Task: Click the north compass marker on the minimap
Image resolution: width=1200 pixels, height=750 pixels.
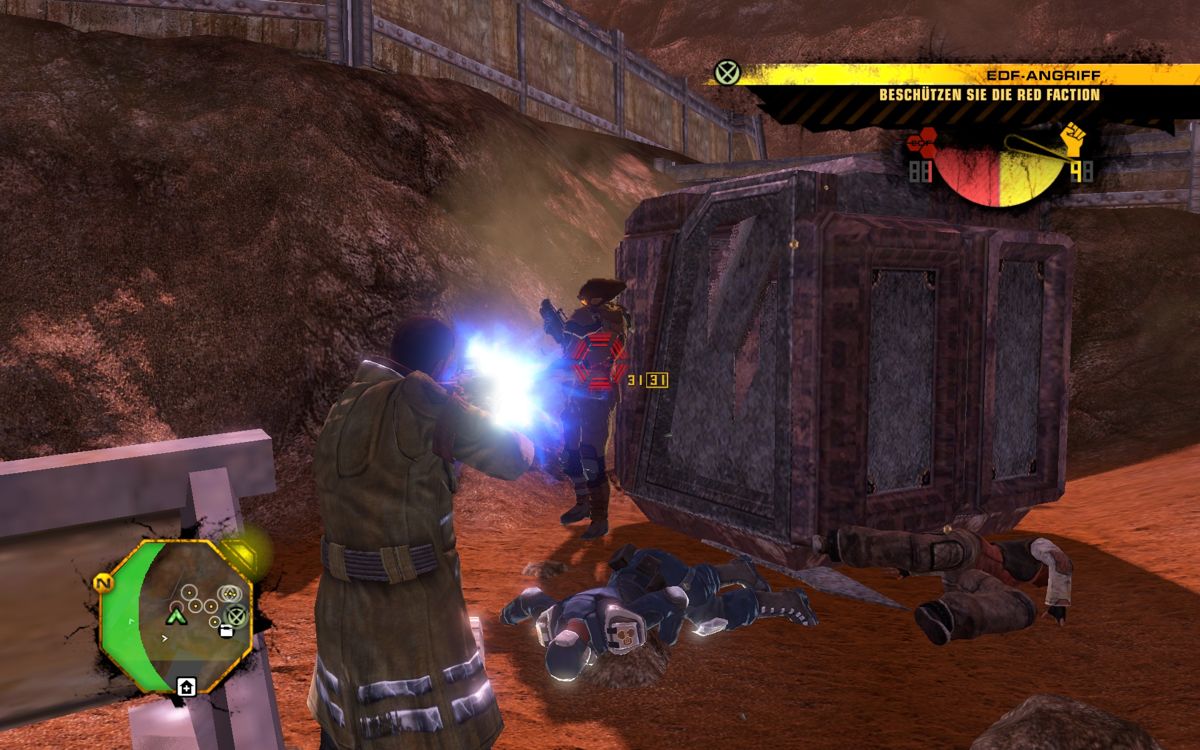Action: point(103,582)
